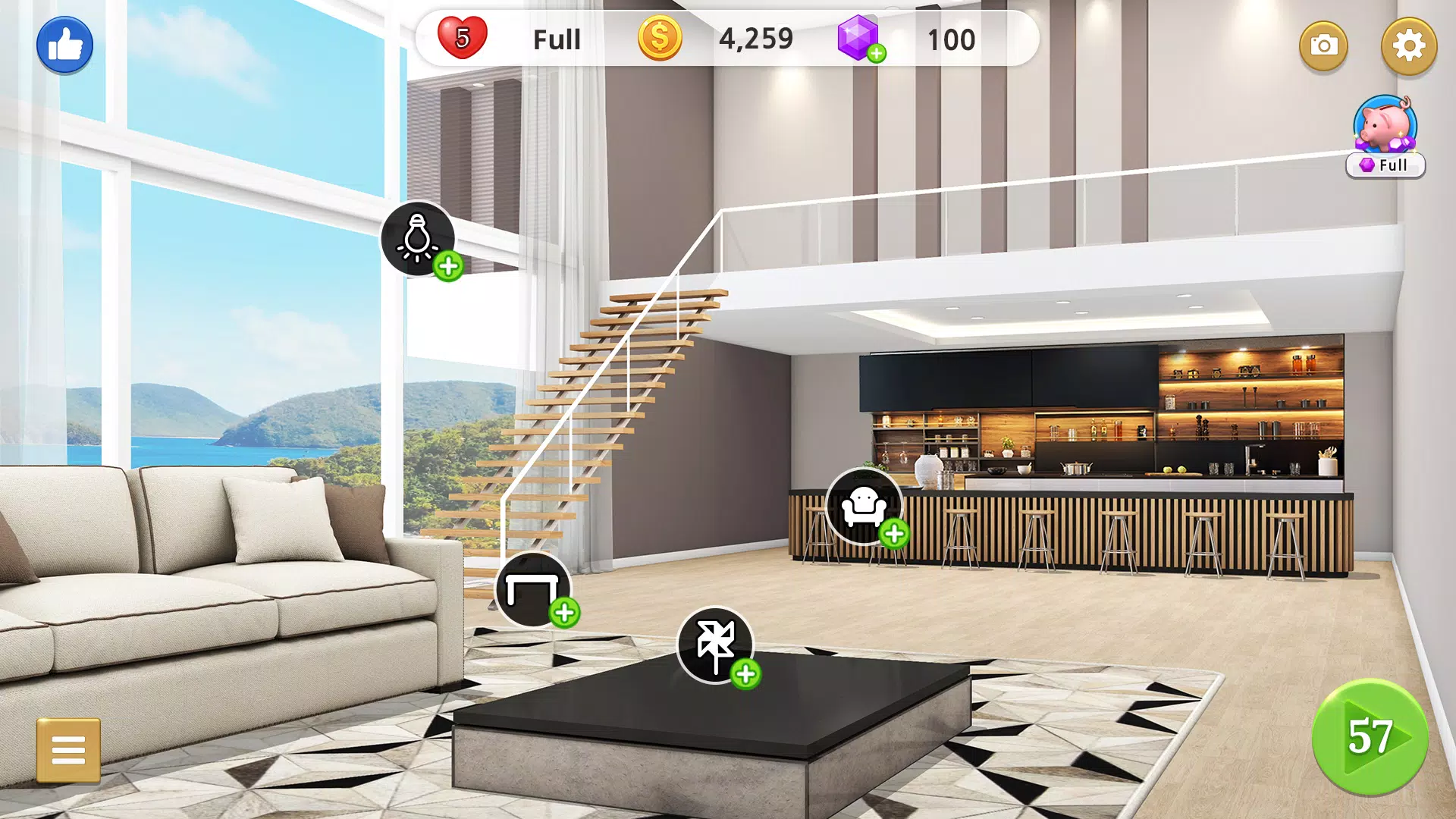The height and width of the screenshot is (819, 1456).
Task: Click the heart lives counter showing Full
Action: click(x=555, y=39)
